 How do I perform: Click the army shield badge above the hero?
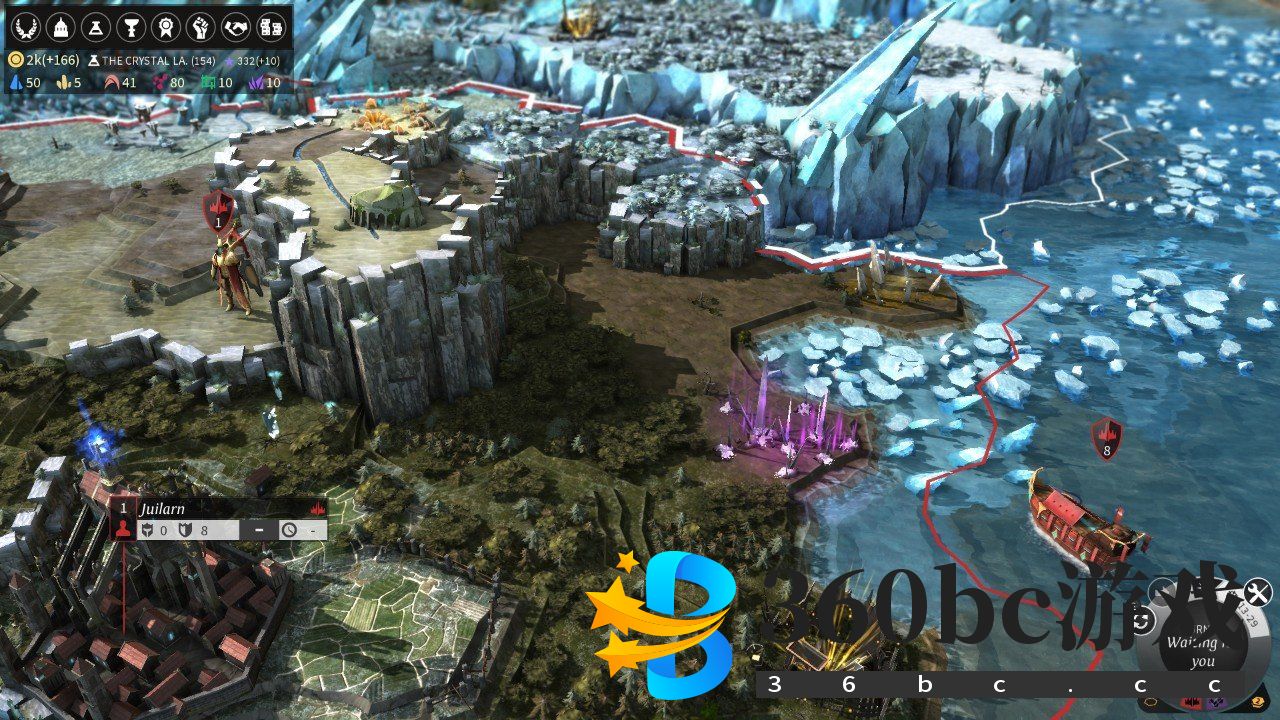pos(219,211)
